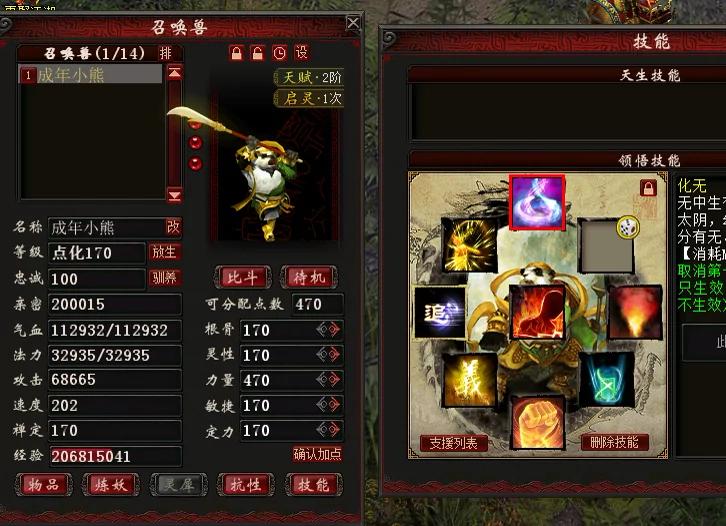Click the 设 settings button
Viewport: 726px width, 526px height.
(x=301, y=52)
